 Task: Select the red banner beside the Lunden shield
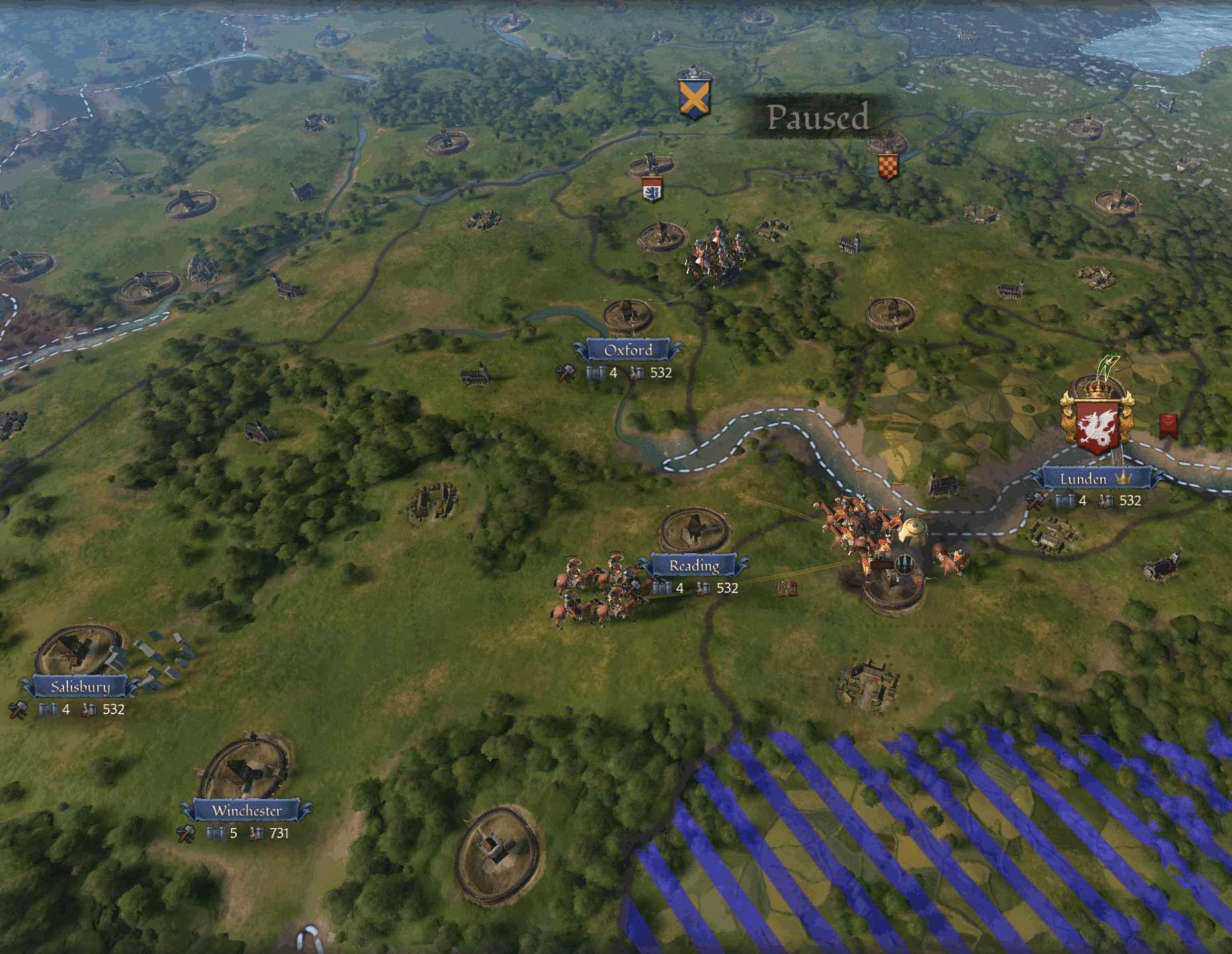(x=1168, y=427)
